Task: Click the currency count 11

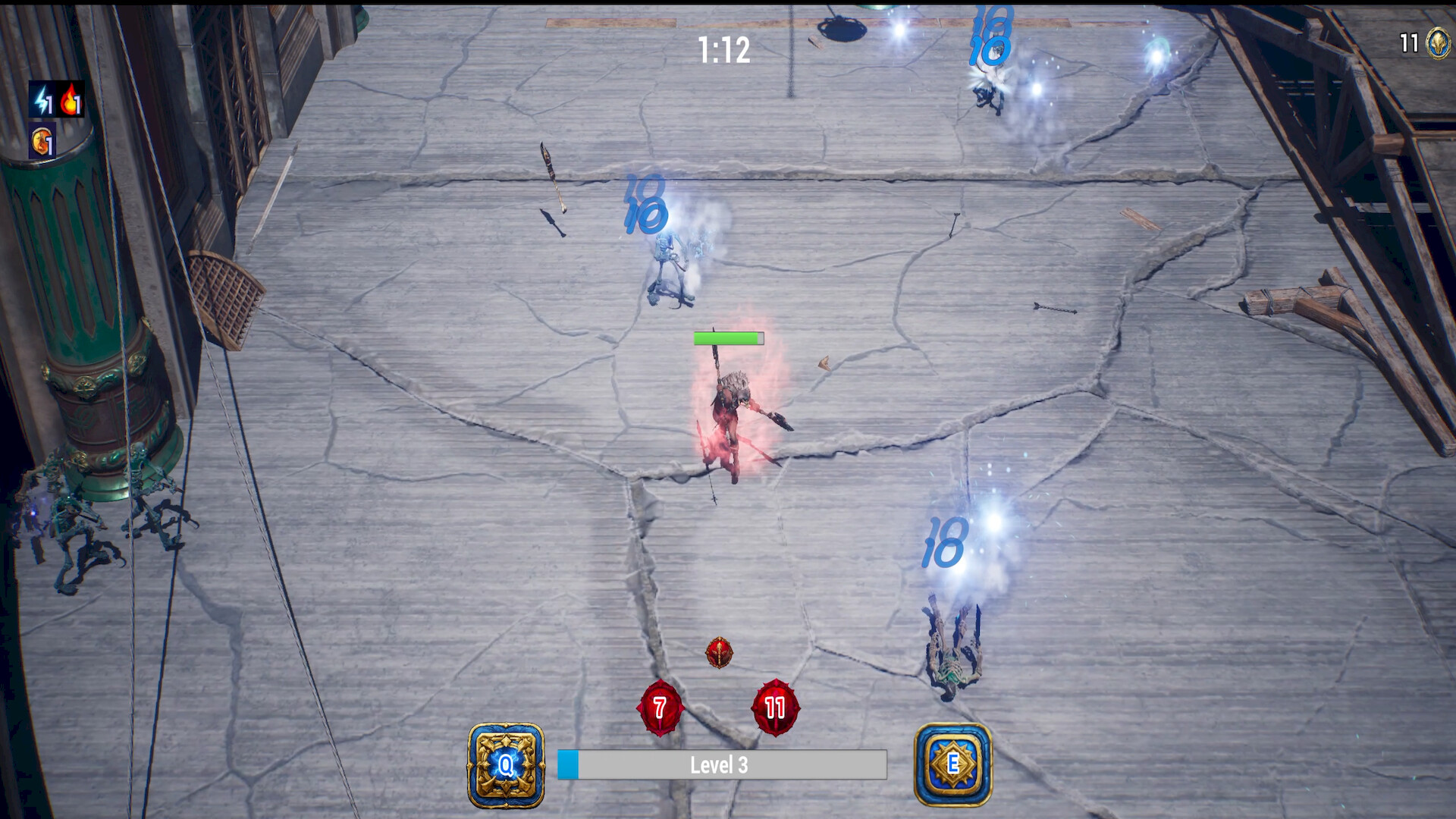Action: 1408,43
